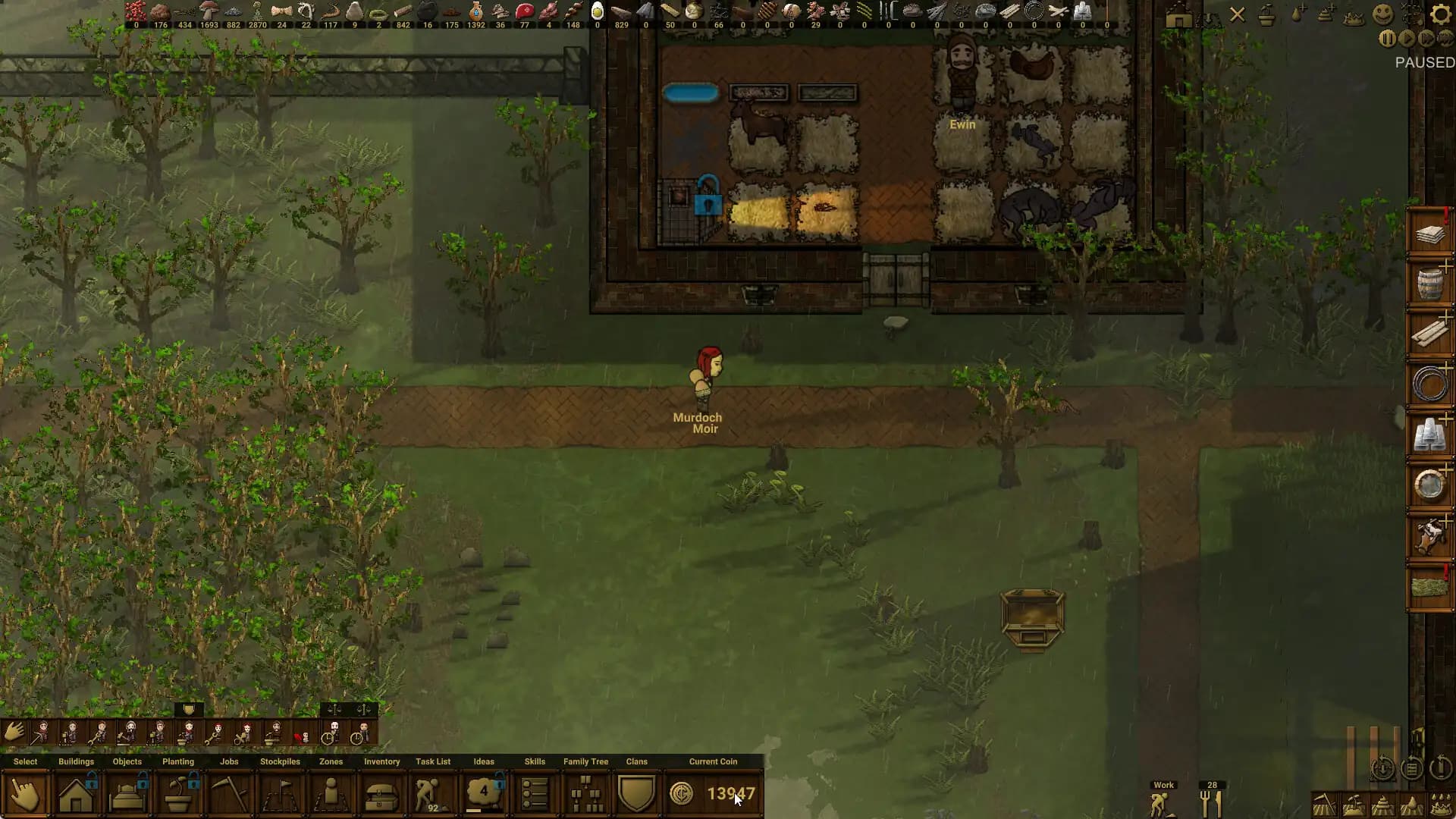
Task: Open the game Settings gear
Action: pos(1439,14)
